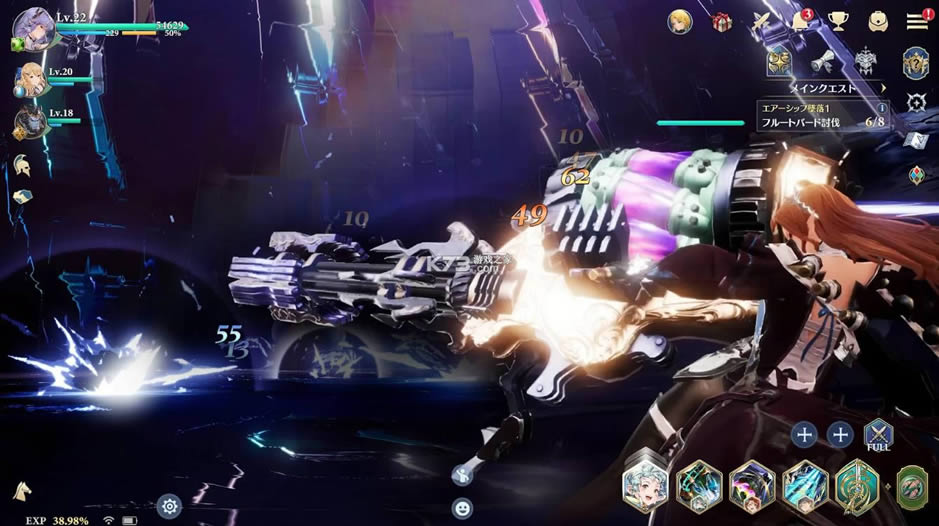Activate the blue-haired girl skill hexagon
Screen dimensions: 939x526
(645, 486)
